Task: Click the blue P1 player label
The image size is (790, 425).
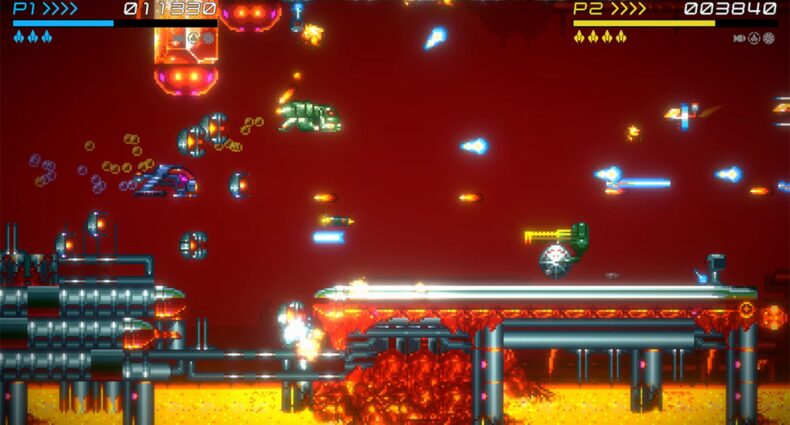Action: pyautogui.click(x=25, y=9)
